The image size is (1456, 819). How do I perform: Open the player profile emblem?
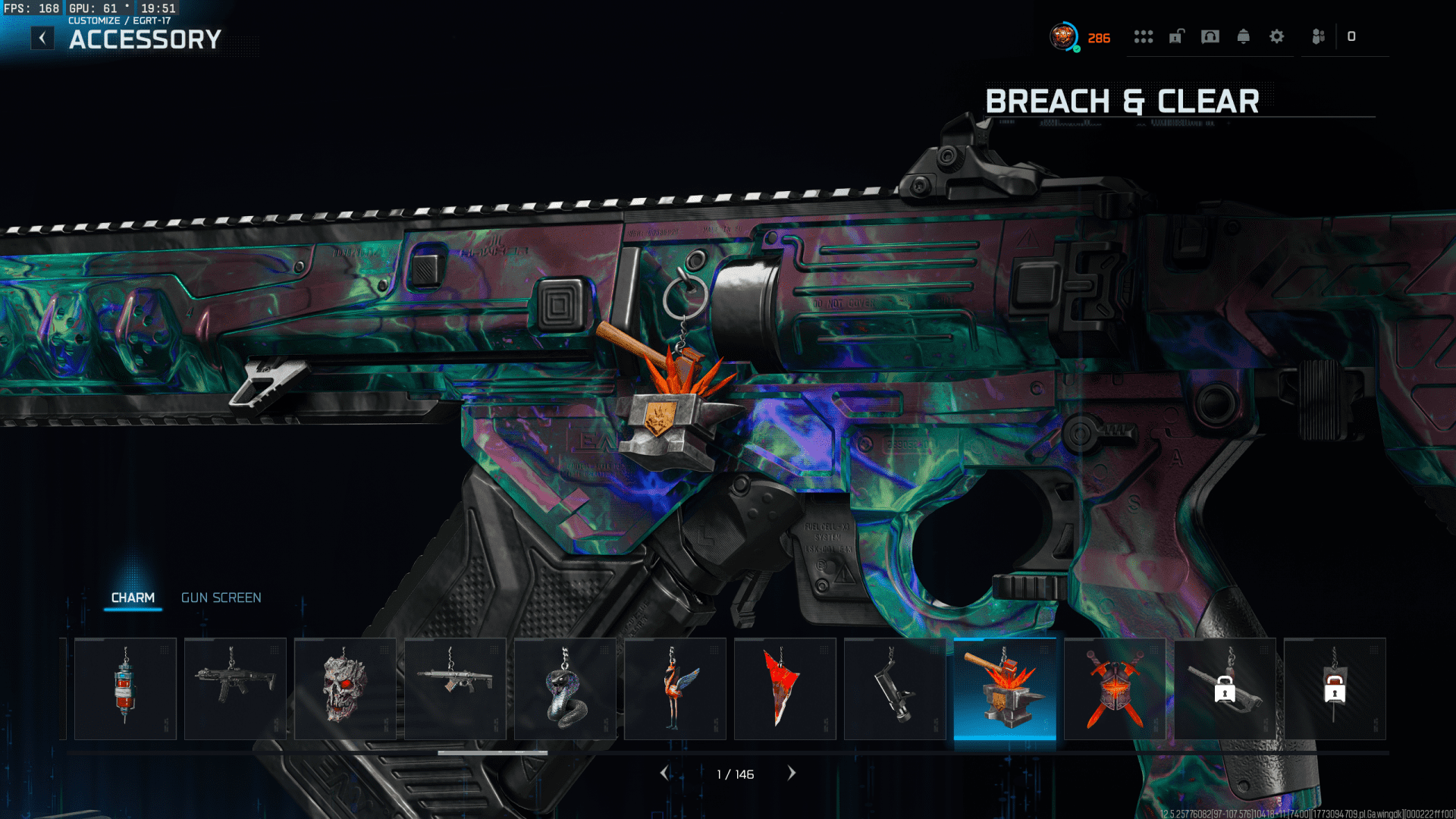(1063, 36)
